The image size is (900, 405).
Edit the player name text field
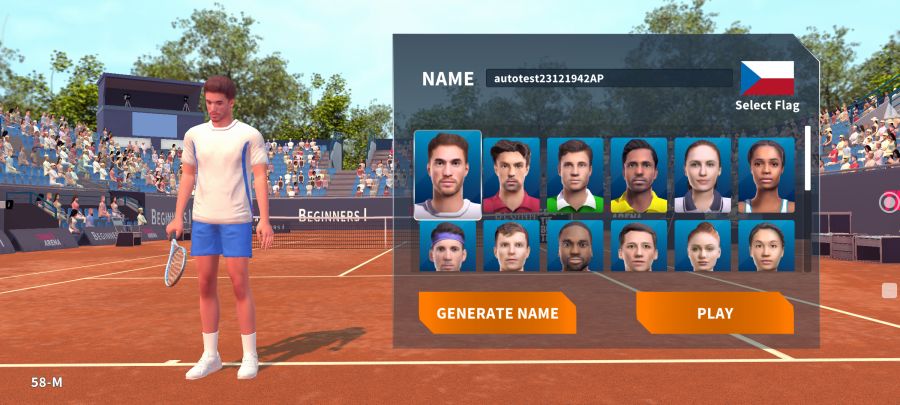[609, 78]
